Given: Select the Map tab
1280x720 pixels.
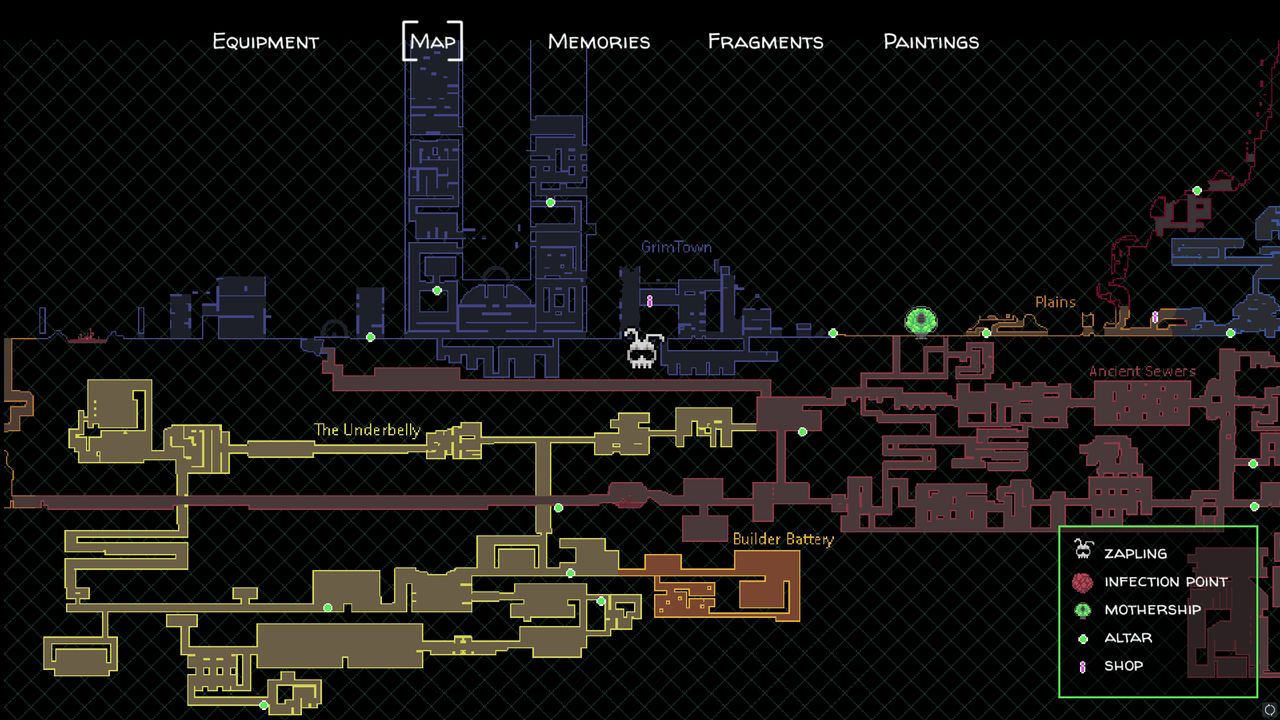Looking at the screenshot, I should coord(430,42).
